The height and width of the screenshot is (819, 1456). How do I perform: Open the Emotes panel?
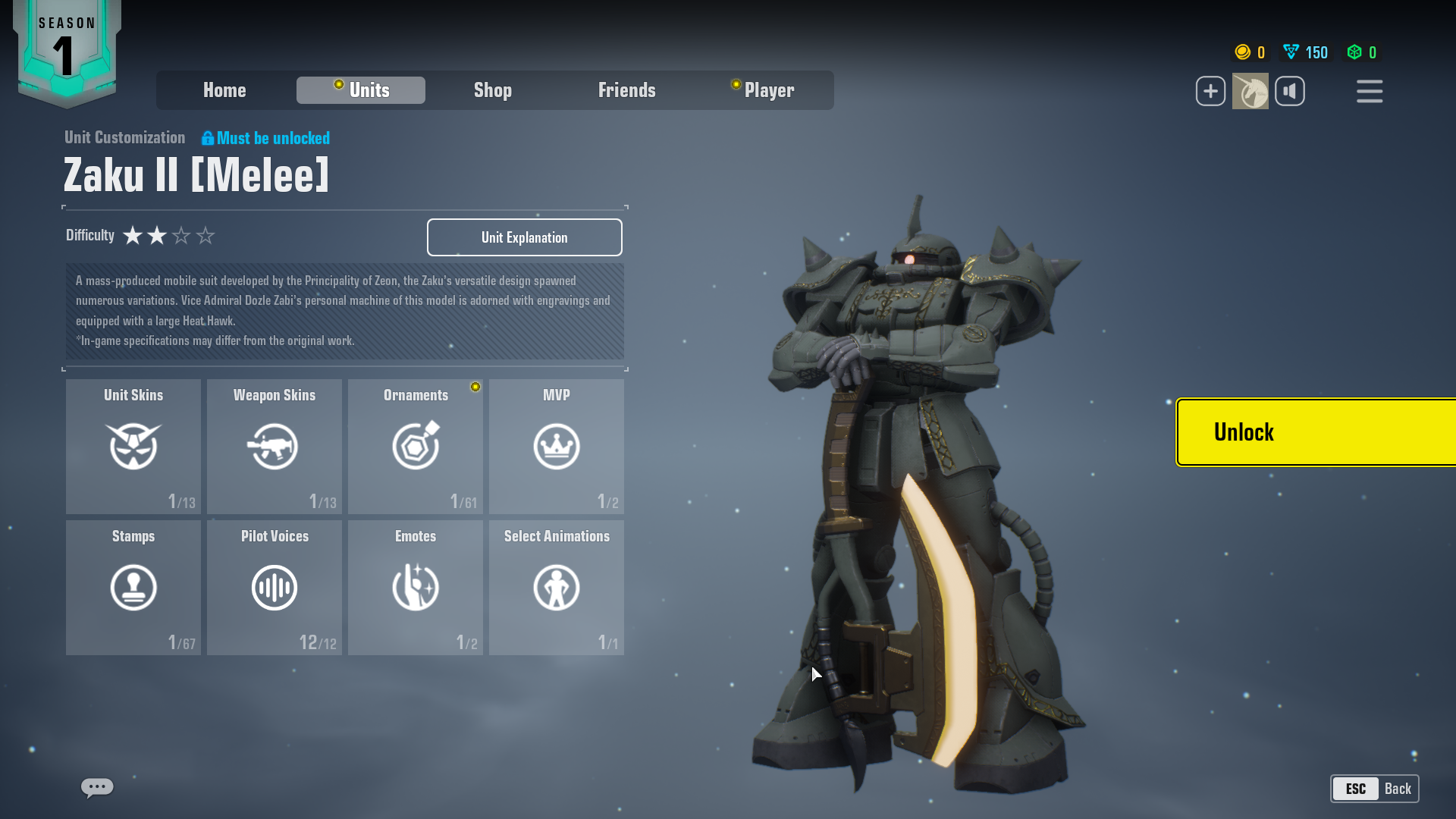coord(416,587)
